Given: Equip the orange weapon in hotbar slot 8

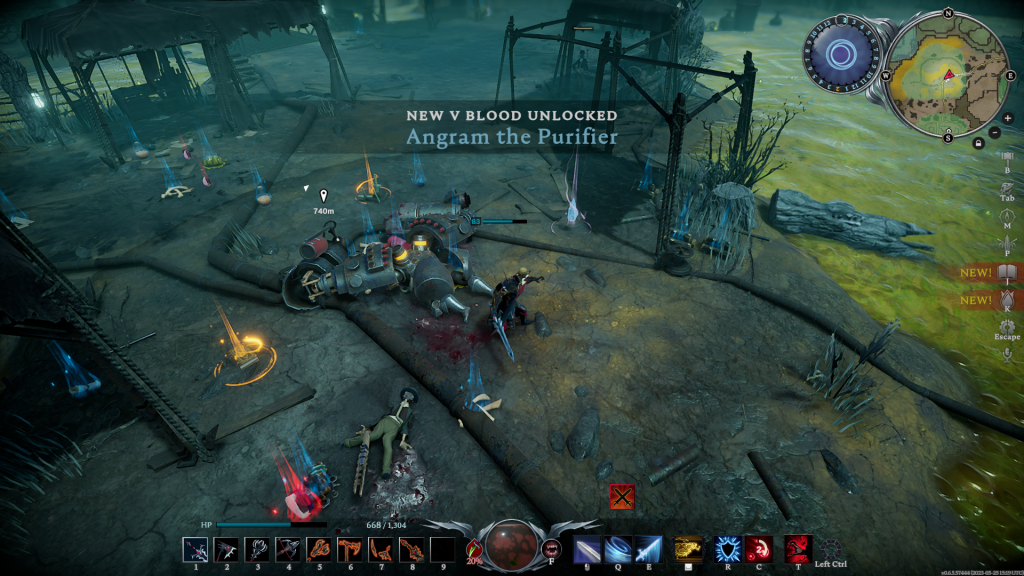Looking at the screenshot, I should 411,549.
